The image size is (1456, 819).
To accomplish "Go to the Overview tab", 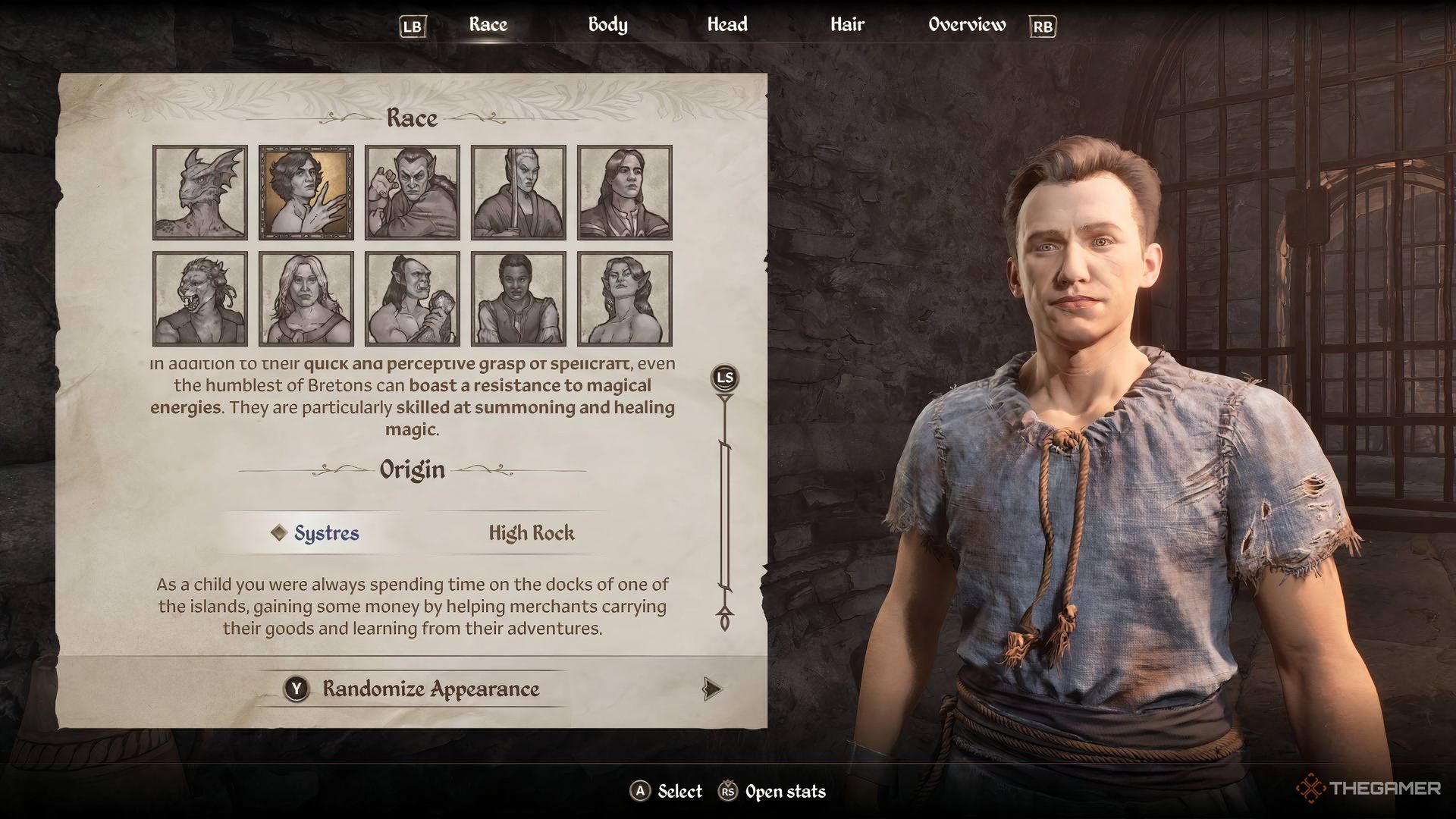I will point(966,24).
